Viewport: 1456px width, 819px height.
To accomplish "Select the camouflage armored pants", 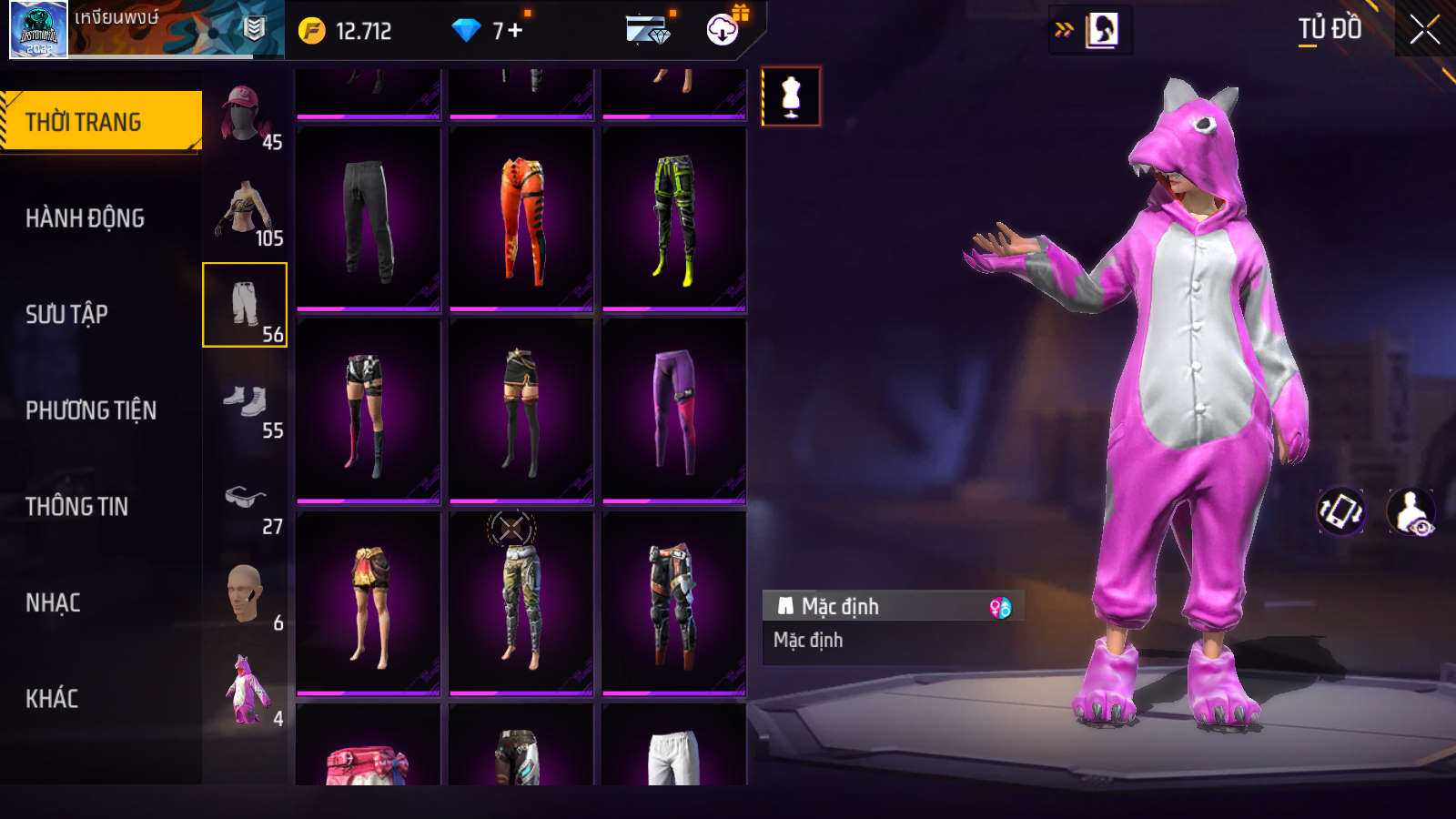I will 521,603.
